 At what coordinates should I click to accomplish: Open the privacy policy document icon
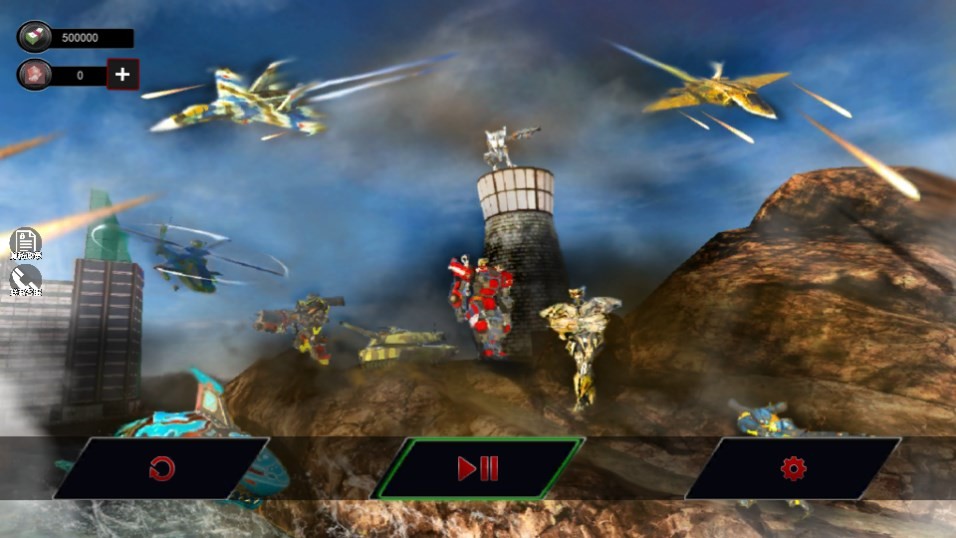(26, 243)
